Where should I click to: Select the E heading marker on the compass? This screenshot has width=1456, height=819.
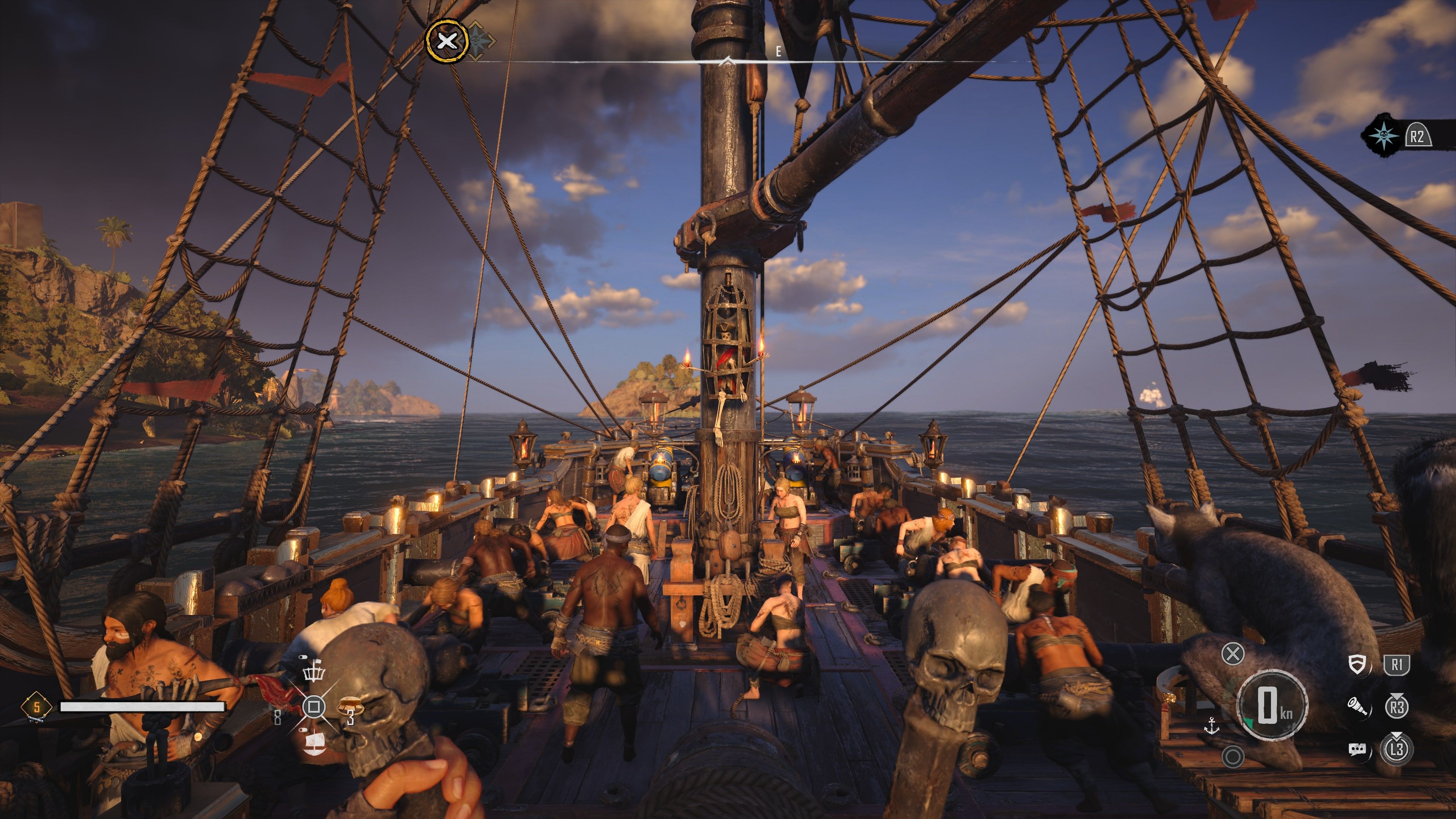(x=778, y=52)
